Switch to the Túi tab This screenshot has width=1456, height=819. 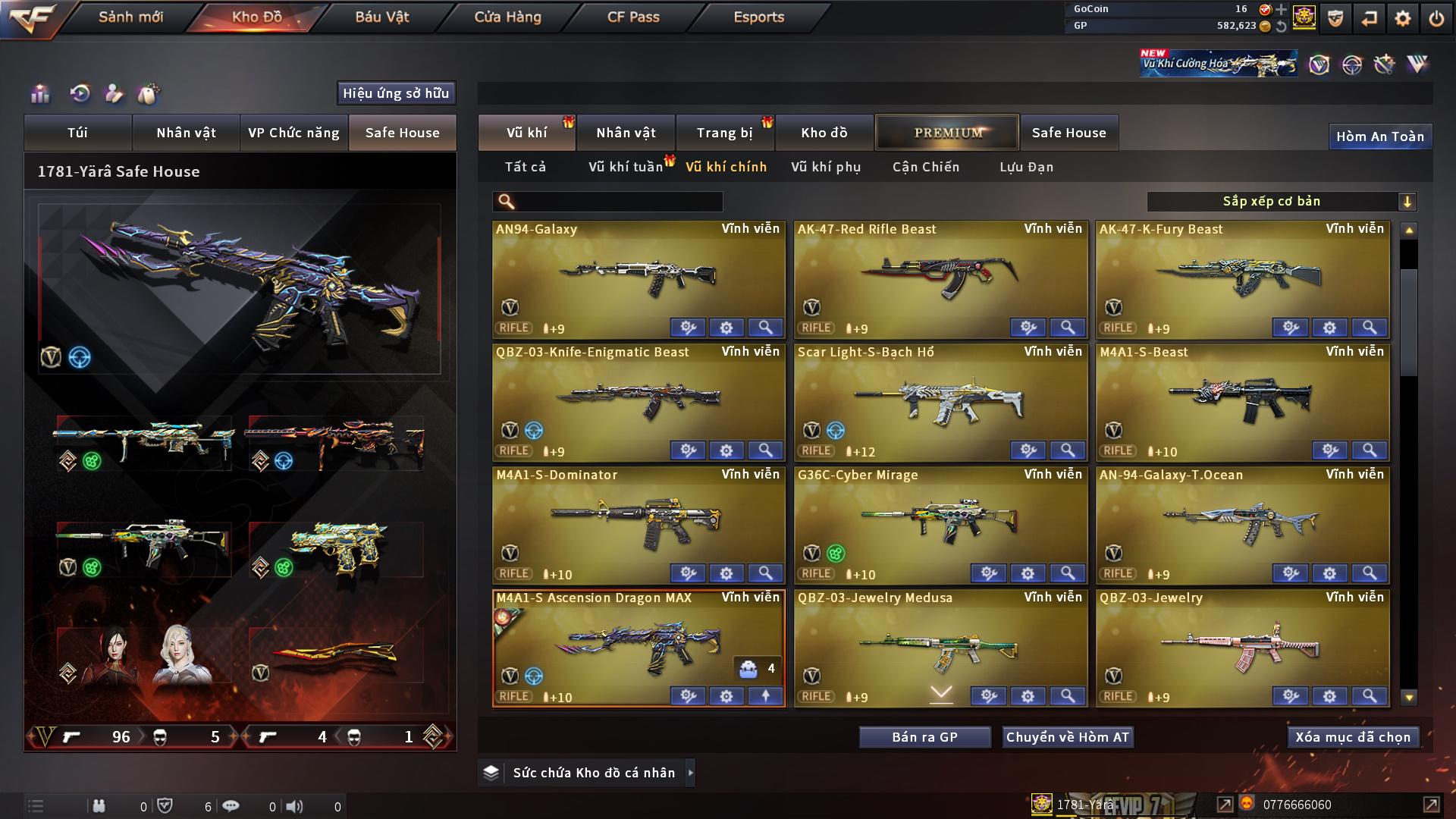click(77, 133)
